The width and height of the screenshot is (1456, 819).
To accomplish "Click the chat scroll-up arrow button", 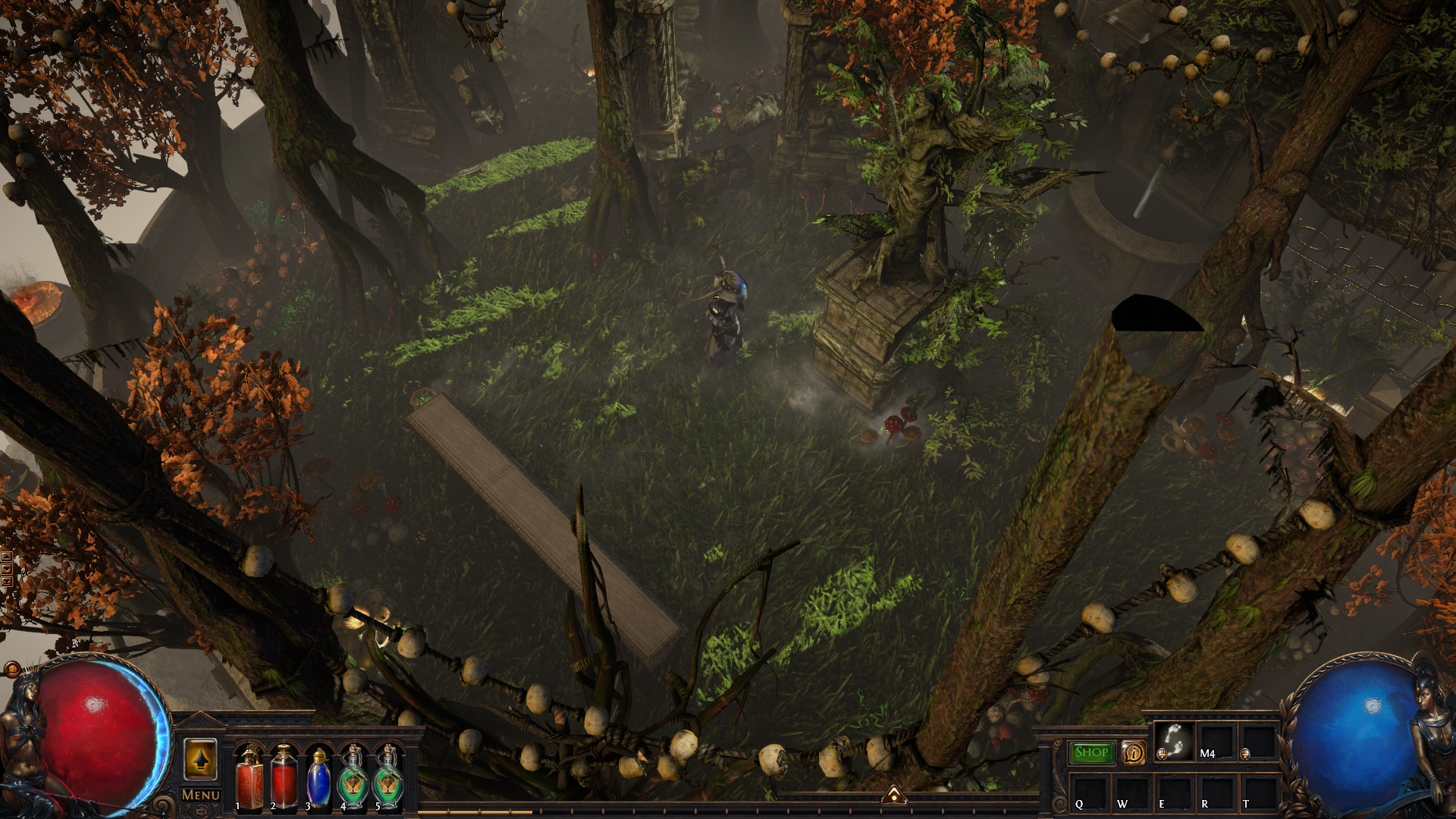I will click(x=6, y=557).
